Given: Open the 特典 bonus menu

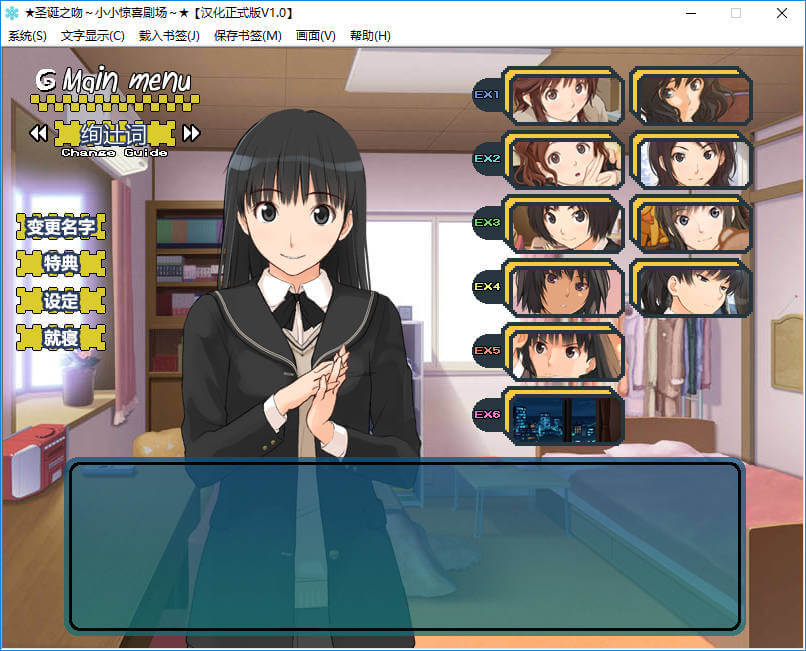Looking at the screenshot, I should [61, 264].
